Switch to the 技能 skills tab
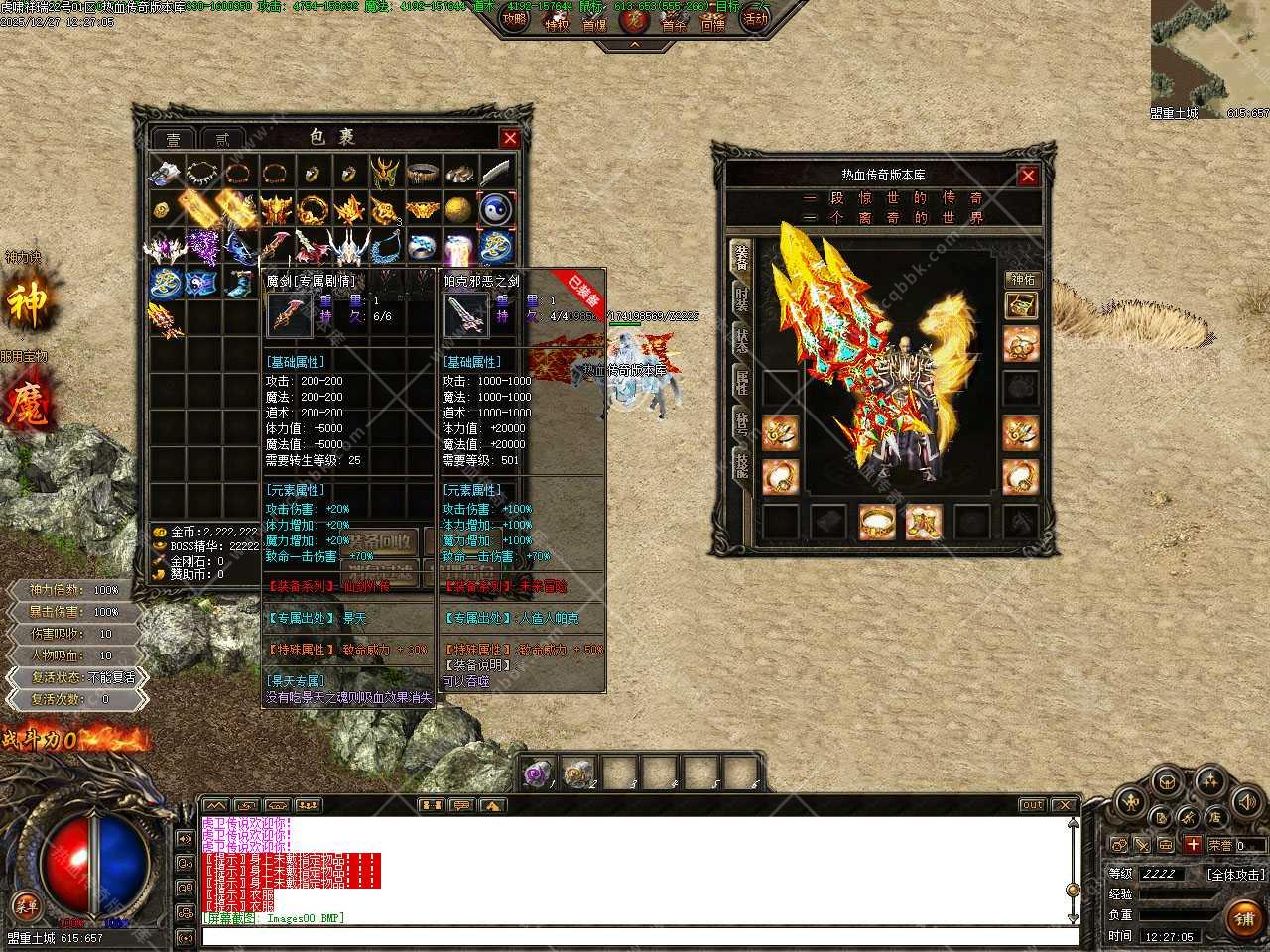1270x952 pixels. [x=741, y=464]
